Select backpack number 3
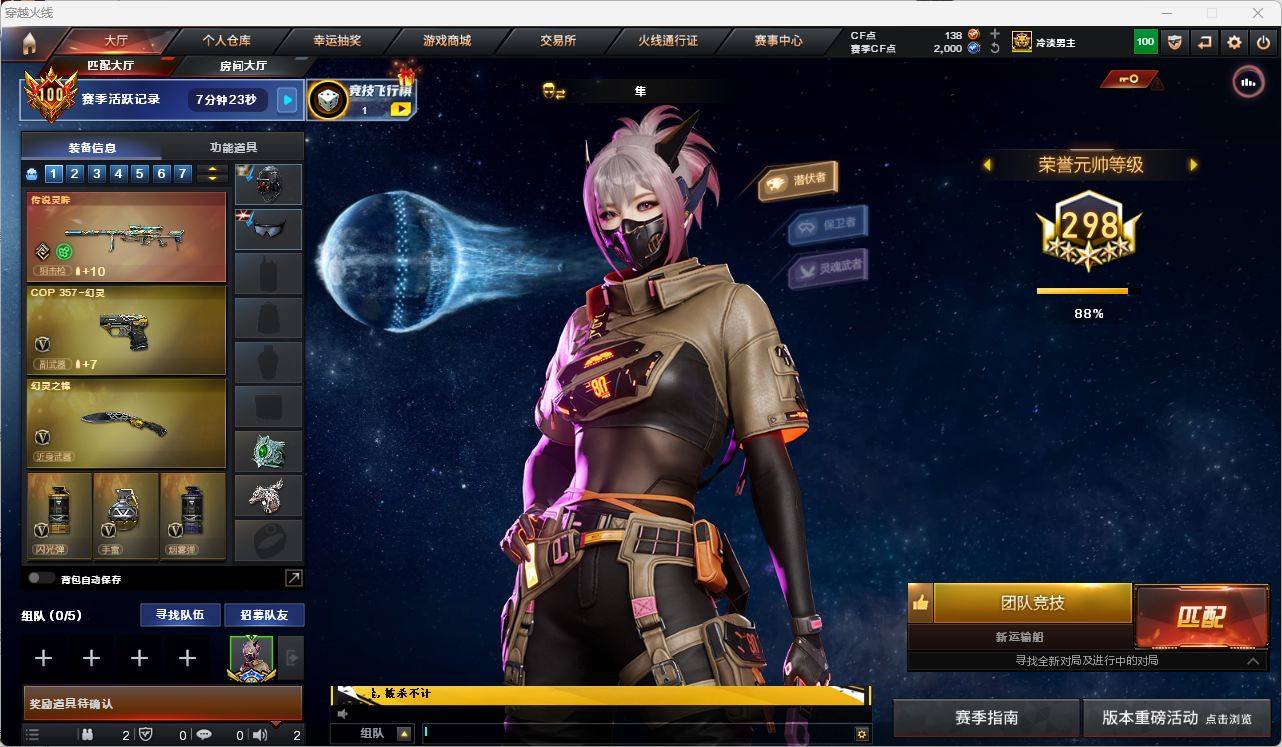Screen dimensions: 1282x747 tap(97, 174)
